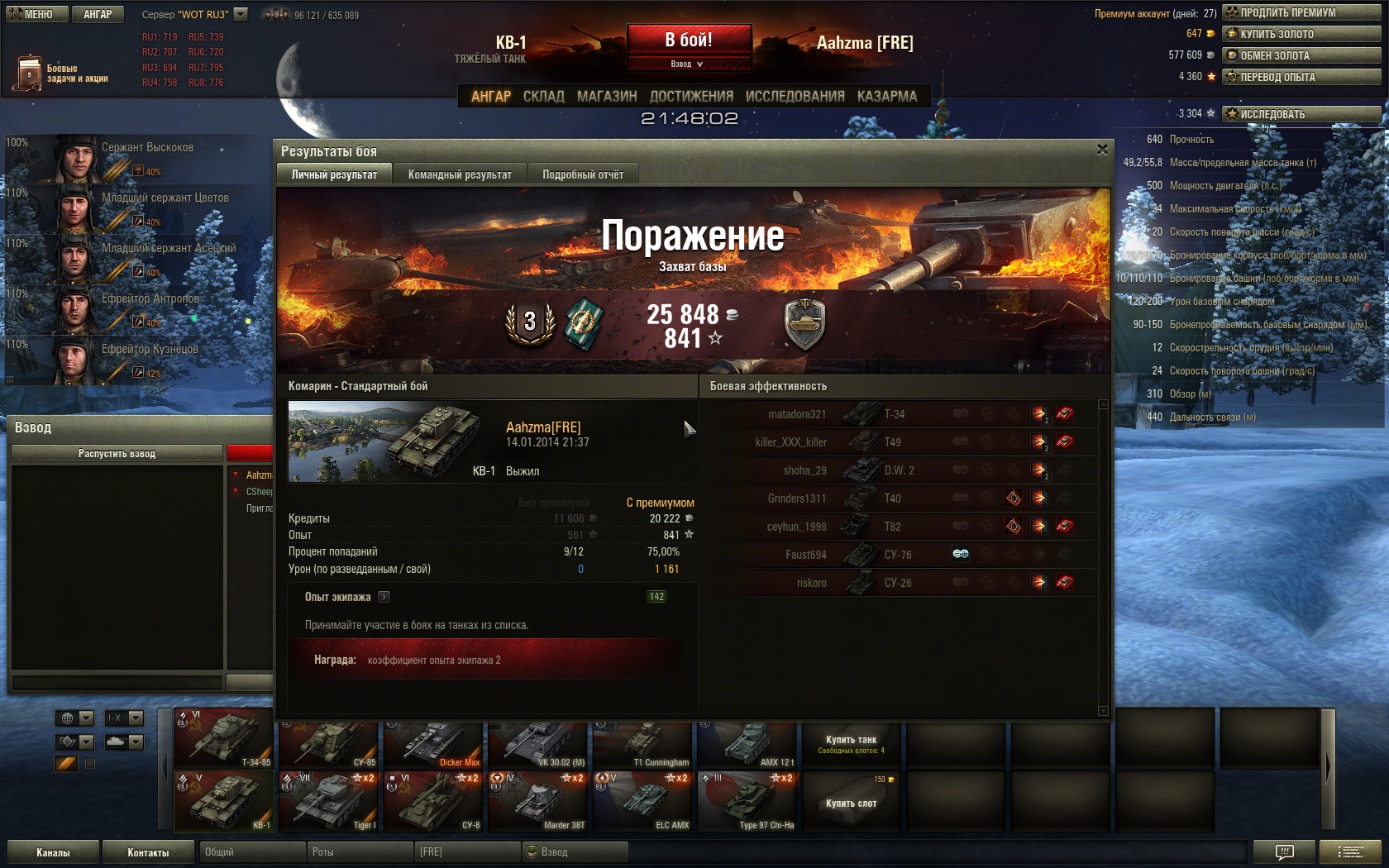The height and width of the screenshot is (868, 1389).
Task: Click the Купить танк slot
Action: tap(851, 744)
